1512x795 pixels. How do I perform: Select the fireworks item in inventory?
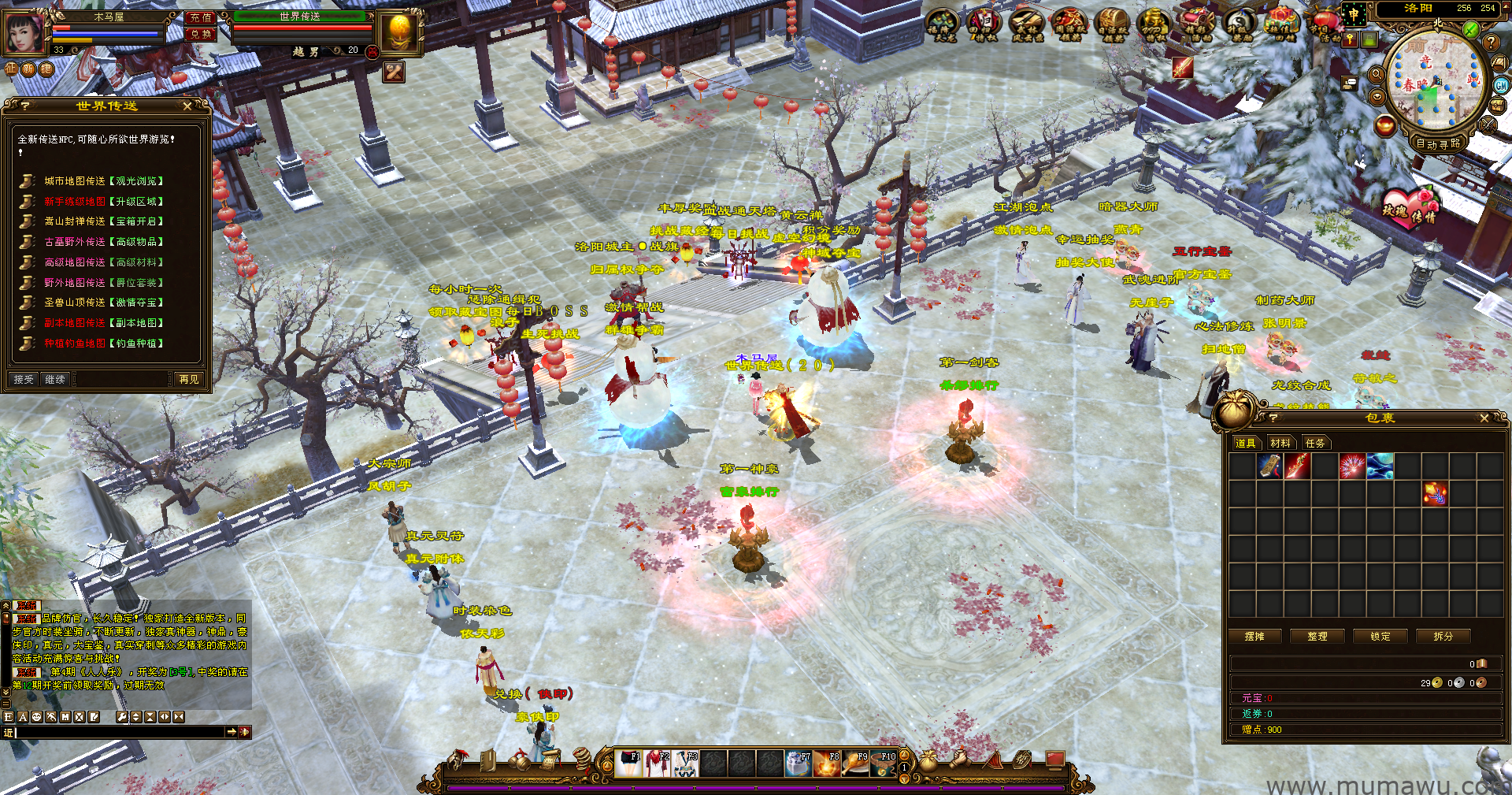coord(1352,466)
